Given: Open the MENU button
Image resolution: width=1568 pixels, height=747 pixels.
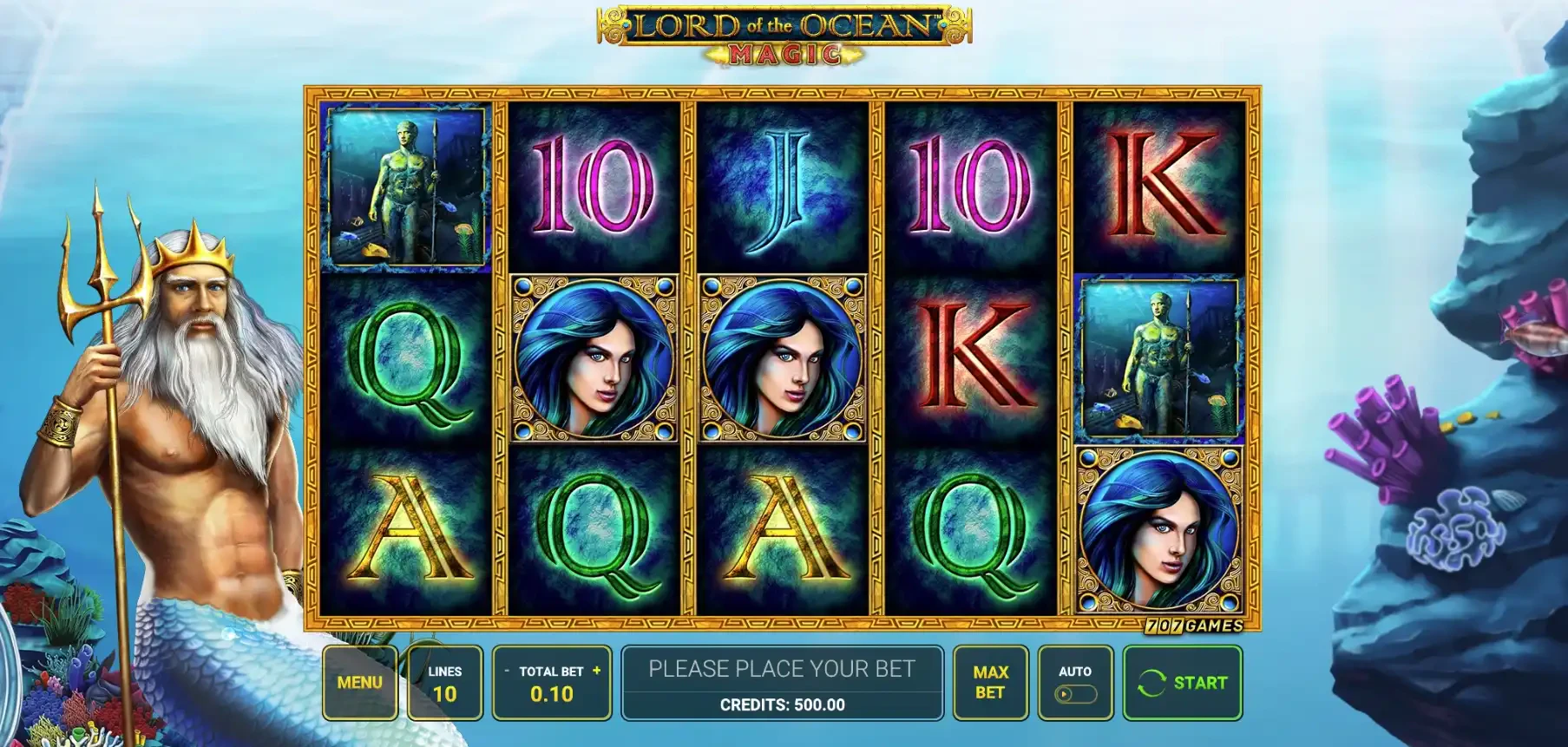Looking at the screenshot, I should tap(359, 683).
